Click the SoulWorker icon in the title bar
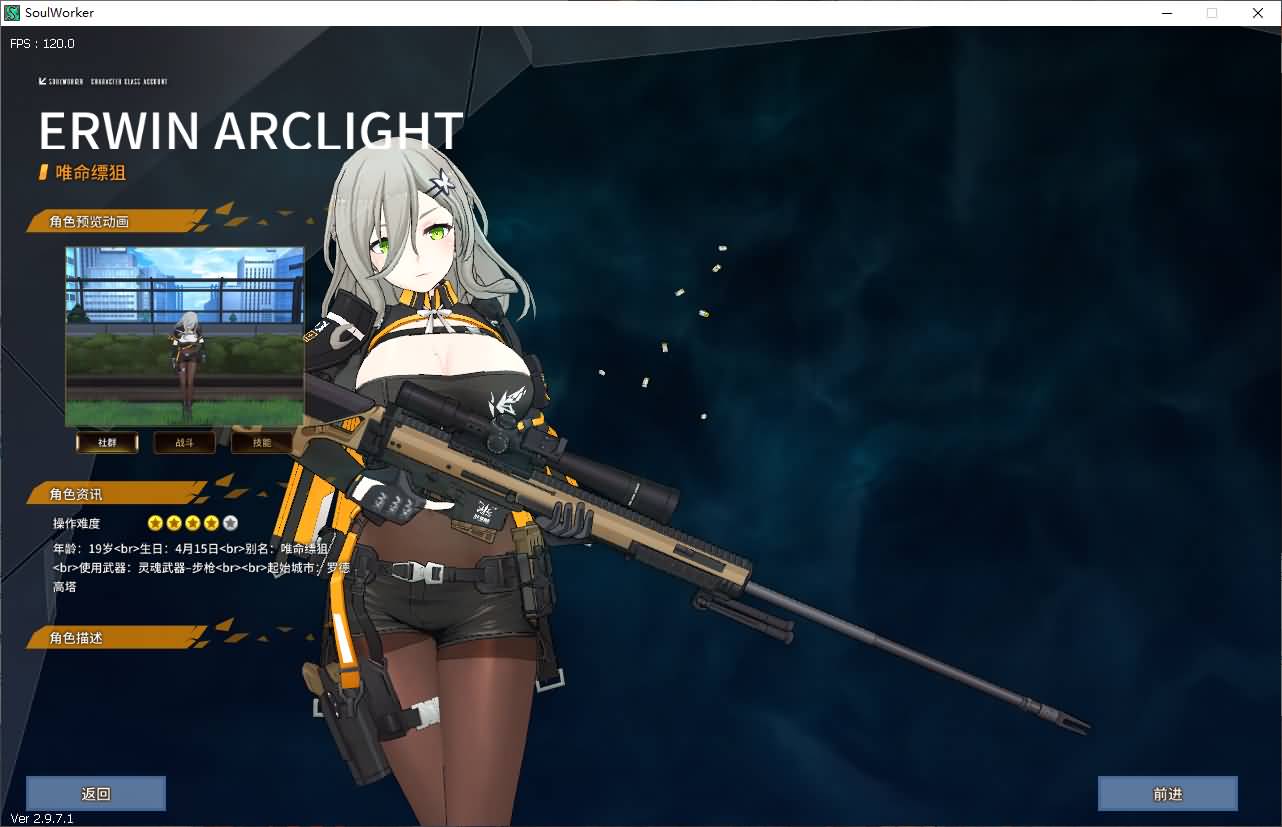The height and width of the screenshot is (827, 1282). click(10, 12)
